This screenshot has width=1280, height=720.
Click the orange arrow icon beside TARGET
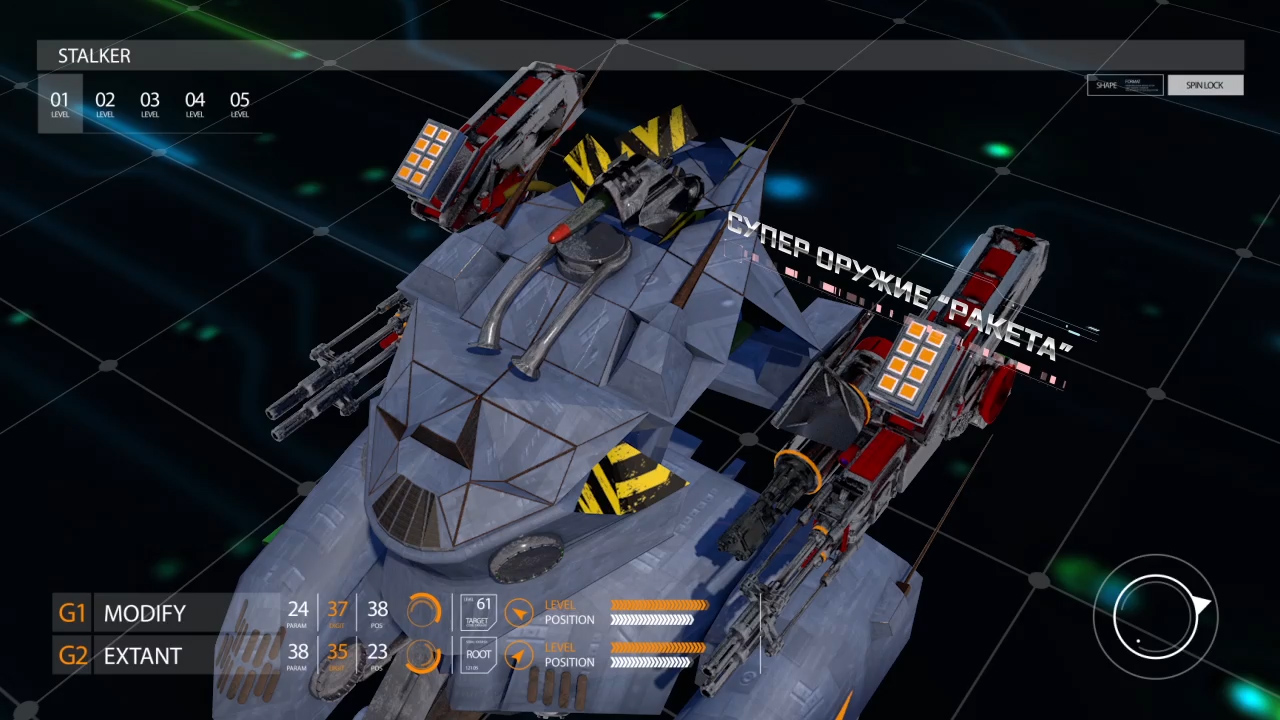[x=518, y=612]
